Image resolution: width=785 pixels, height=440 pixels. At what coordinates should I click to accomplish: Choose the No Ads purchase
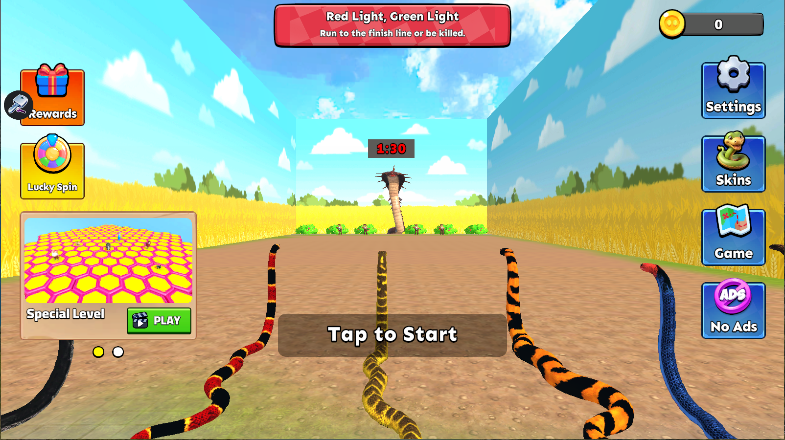point(733,310)
